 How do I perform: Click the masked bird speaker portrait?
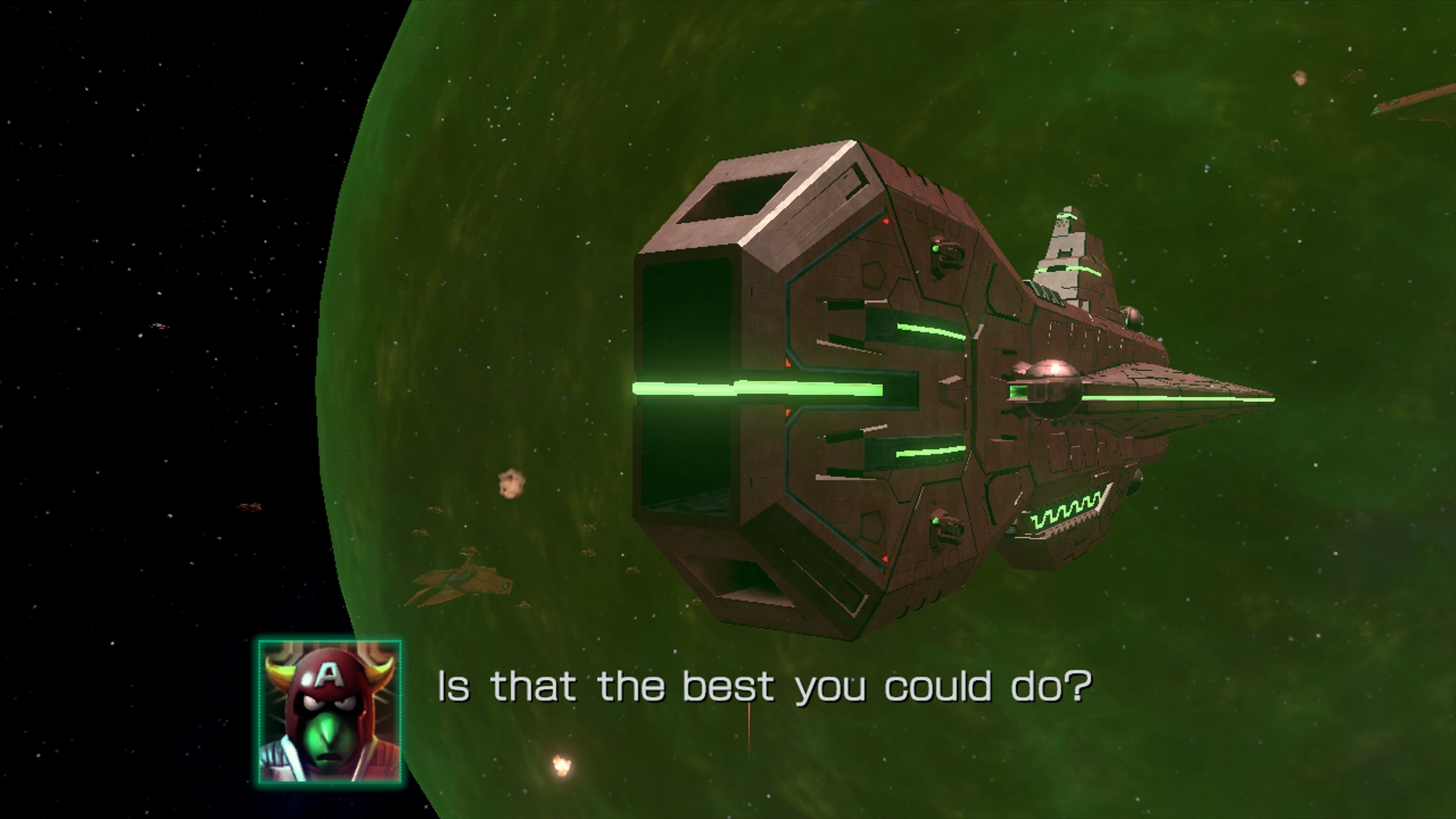329,711
